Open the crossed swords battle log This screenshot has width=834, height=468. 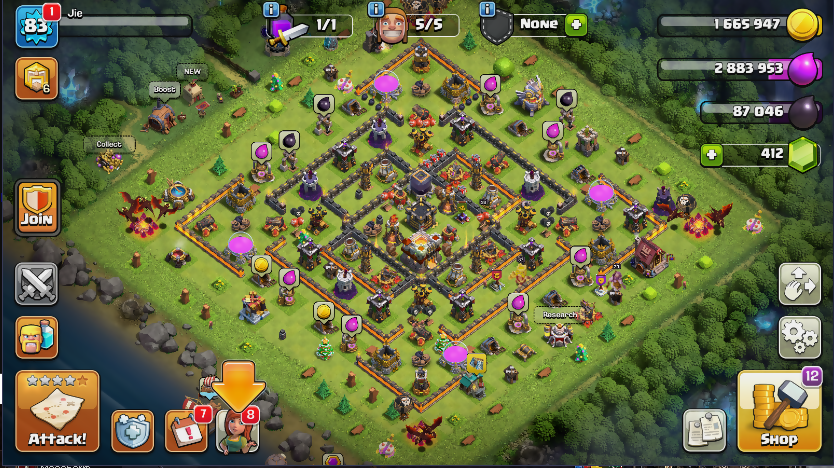[x=36, y=283]
